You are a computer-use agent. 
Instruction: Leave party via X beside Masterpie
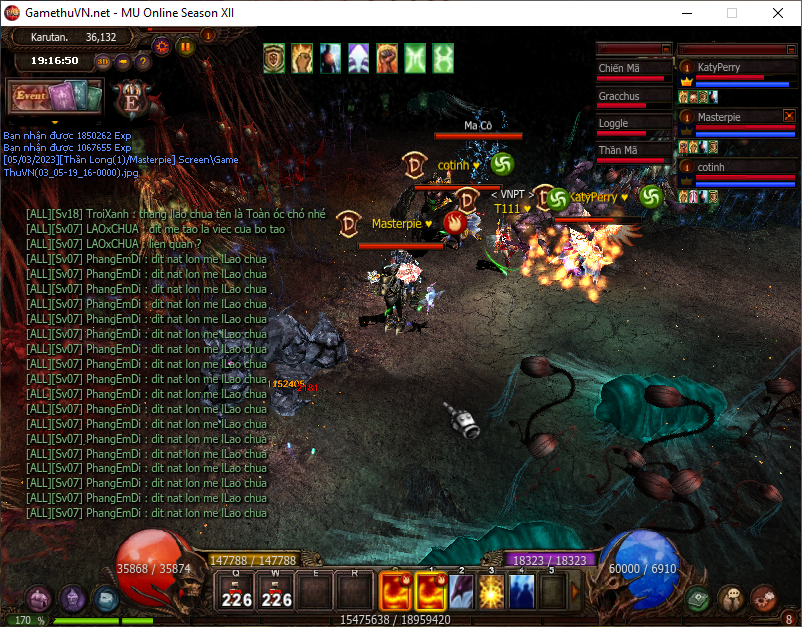[x=789, y=116]
